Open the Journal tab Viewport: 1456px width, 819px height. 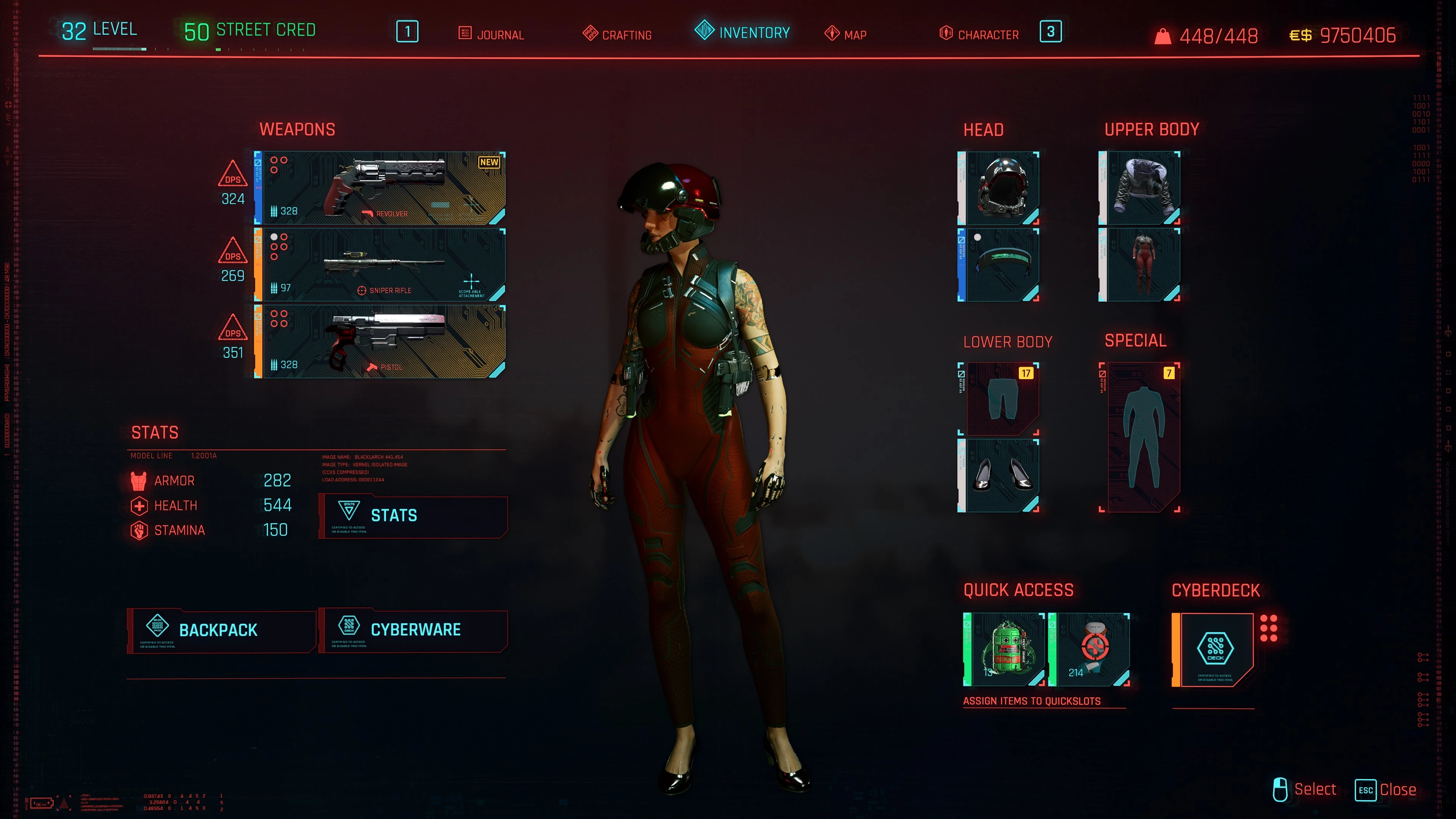coord(491,35)
